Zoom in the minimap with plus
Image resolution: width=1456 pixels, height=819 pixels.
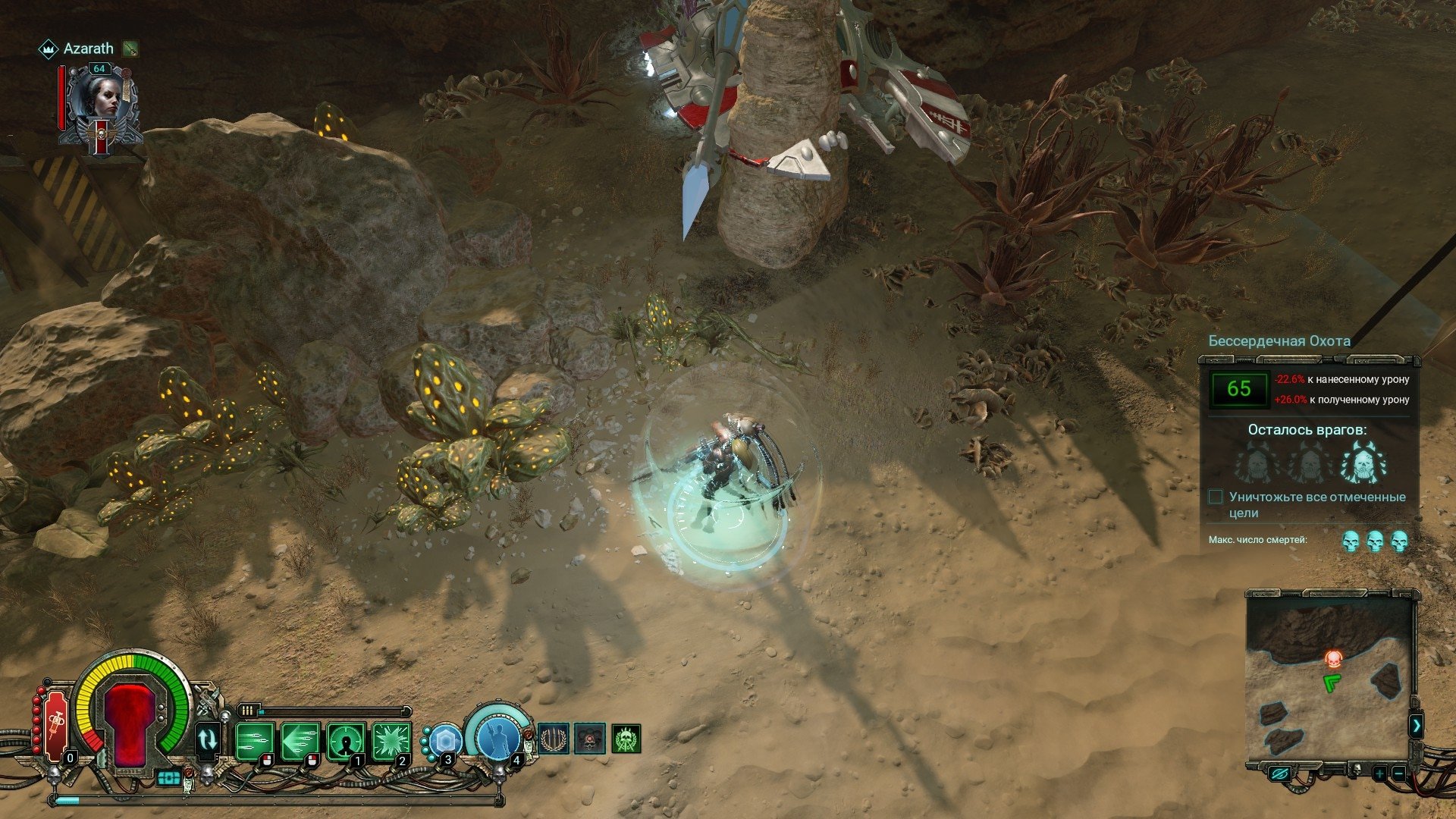[x=1379, y=773]
